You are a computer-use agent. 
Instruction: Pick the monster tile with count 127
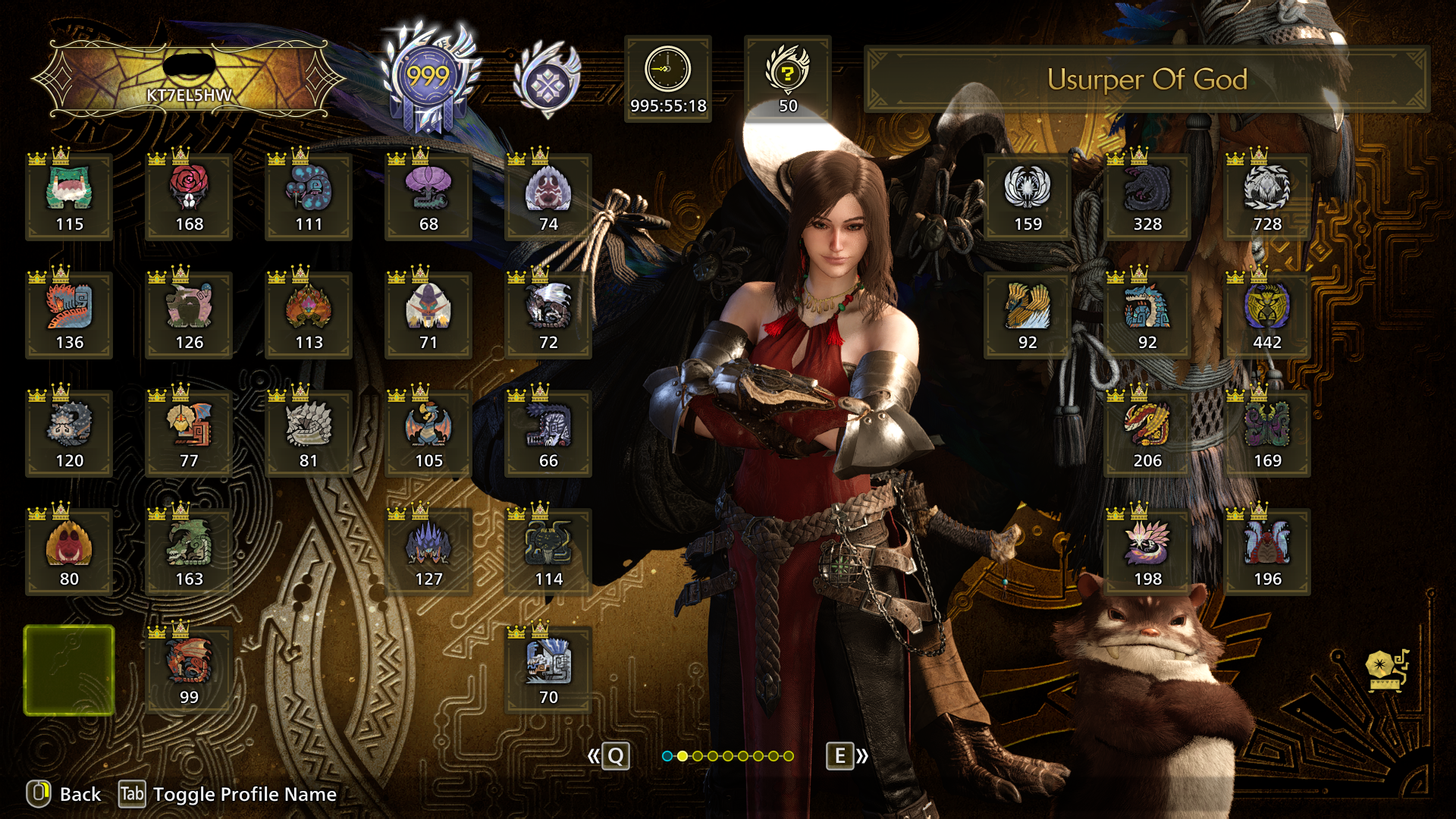[428, 552]
